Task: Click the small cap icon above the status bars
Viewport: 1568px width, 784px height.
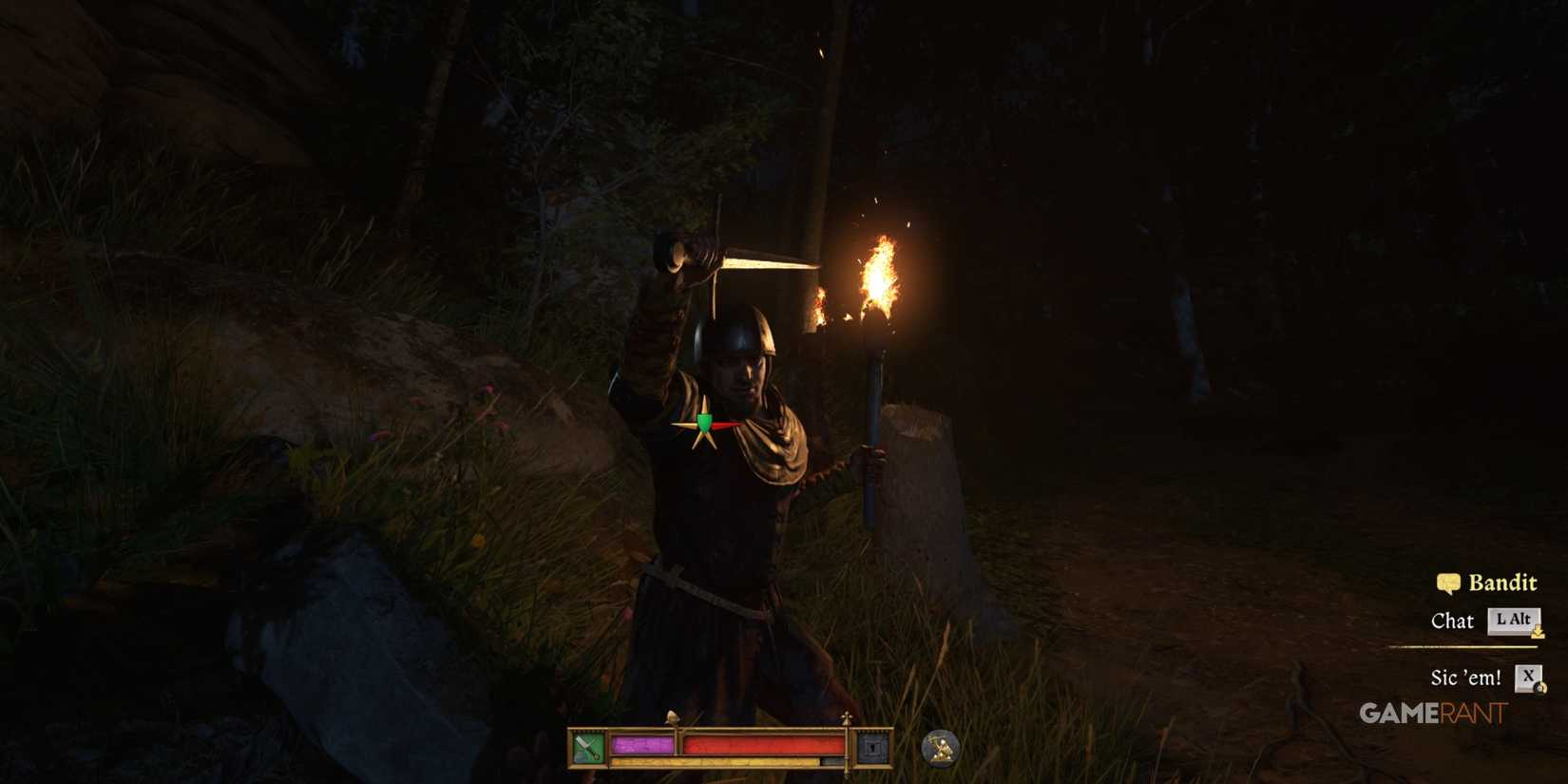Action: tap(672, 717)
